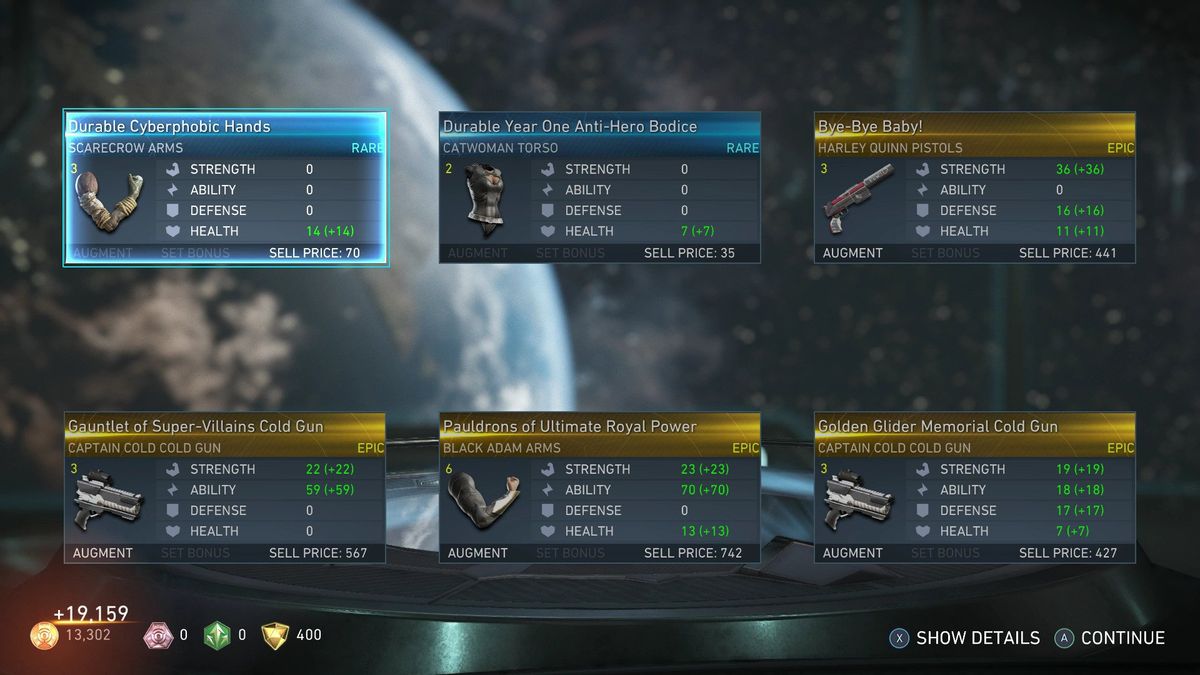This screenshot has width=1200, height=675.
Task: Click the Scarecrow arms item thumbnail
Action: (x=110, y=200)
